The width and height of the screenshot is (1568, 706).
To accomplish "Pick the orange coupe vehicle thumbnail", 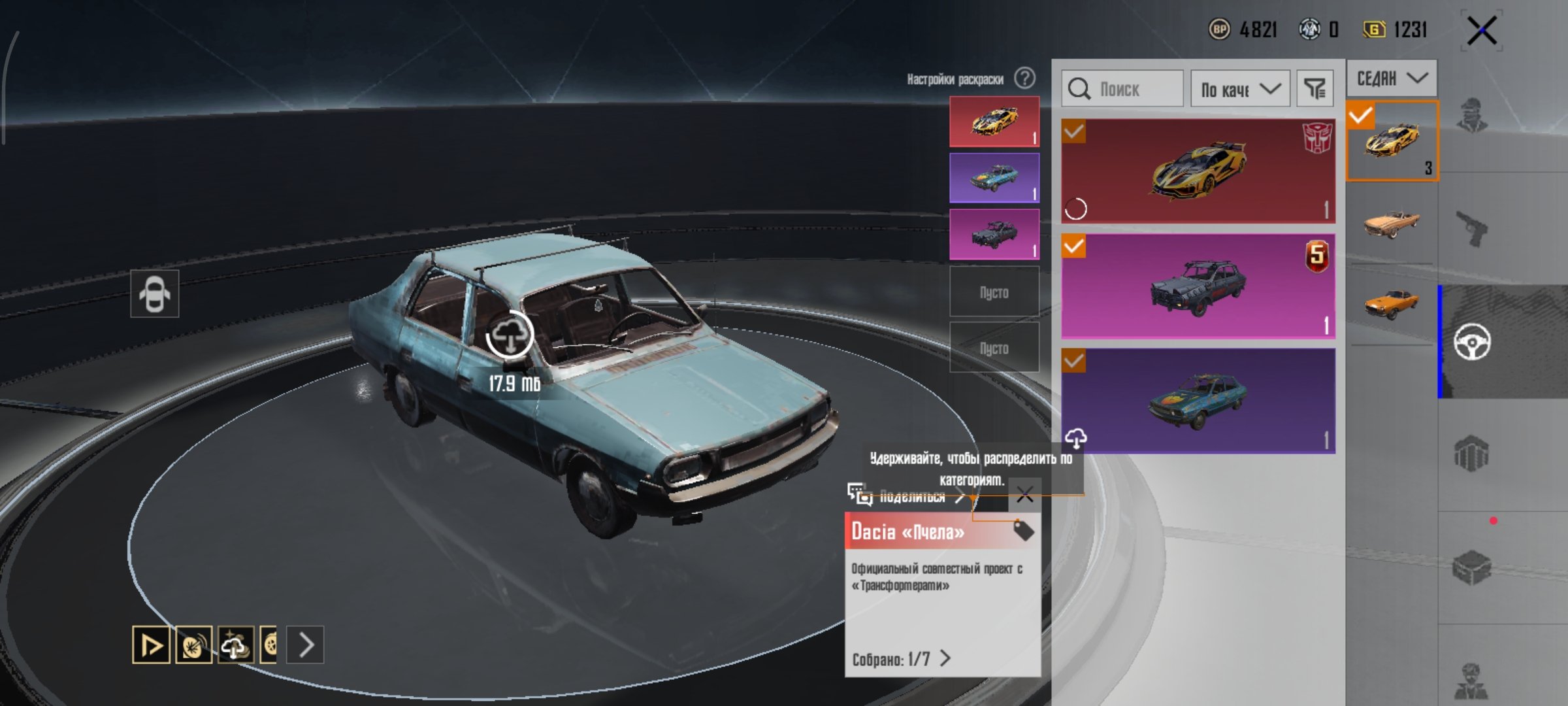I will click(1391, 304).
